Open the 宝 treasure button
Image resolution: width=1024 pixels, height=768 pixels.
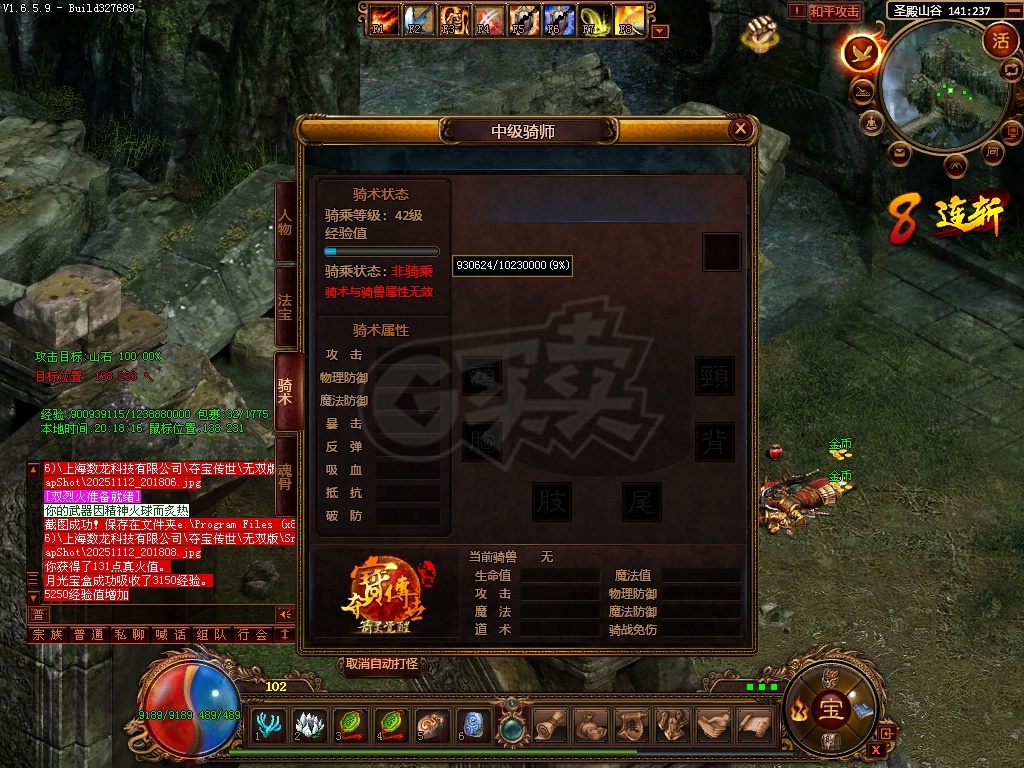pos(831,710)
